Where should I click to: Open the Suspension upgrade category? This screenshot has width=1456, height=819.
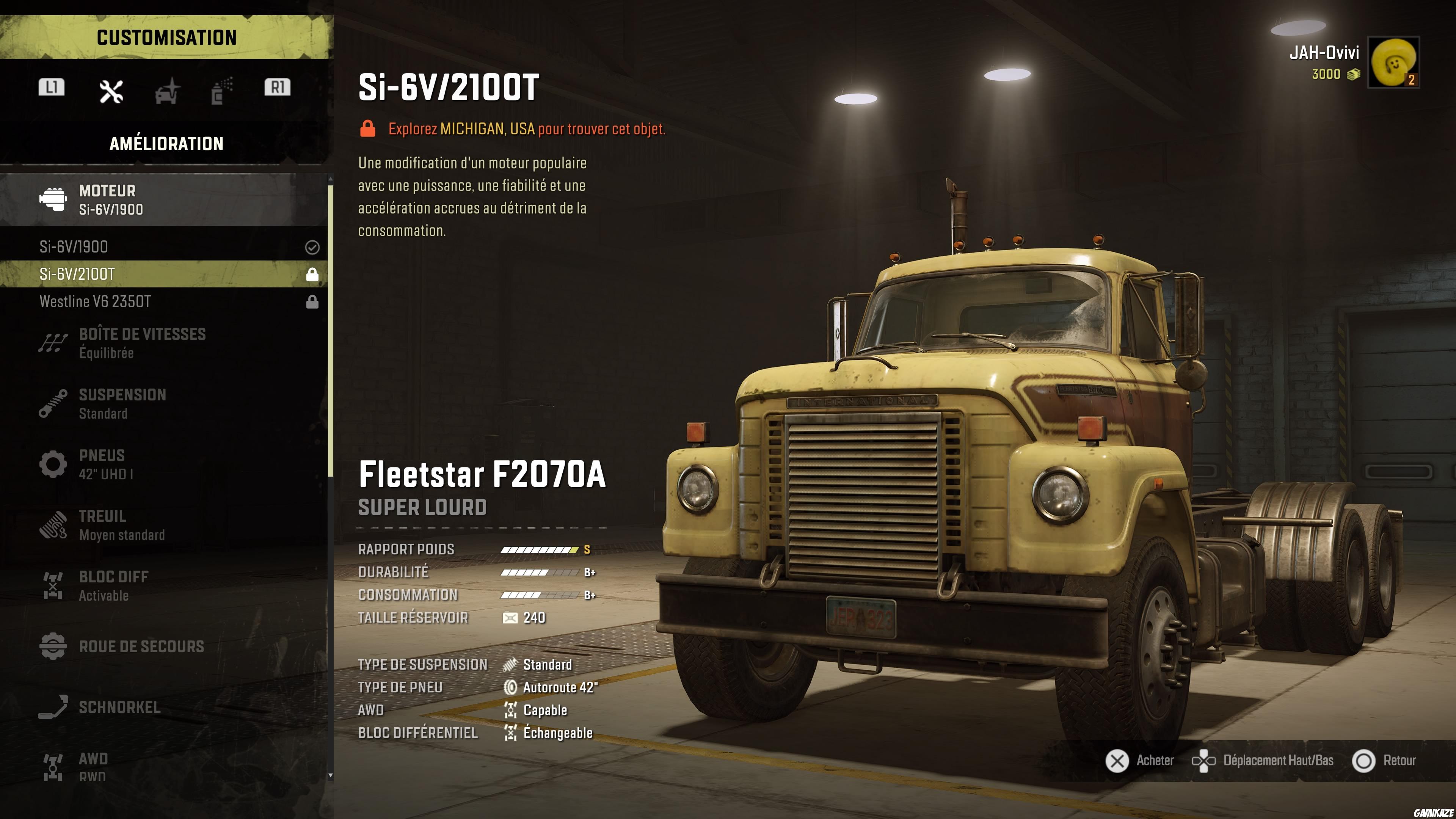pyautogui.click(x=164, y=403)
